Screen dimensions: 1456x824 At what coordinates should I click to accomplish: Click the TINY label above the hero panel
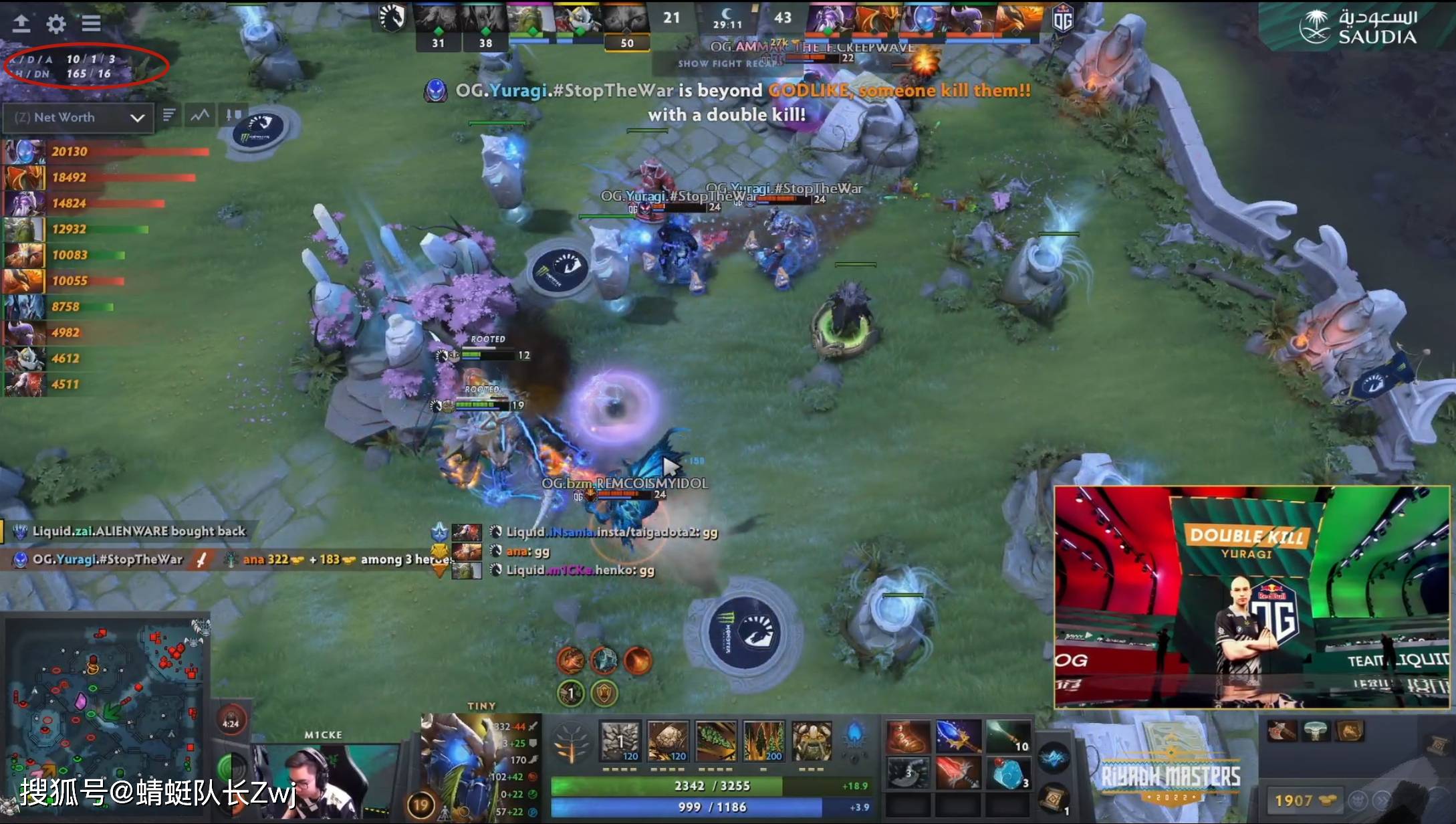483,706
